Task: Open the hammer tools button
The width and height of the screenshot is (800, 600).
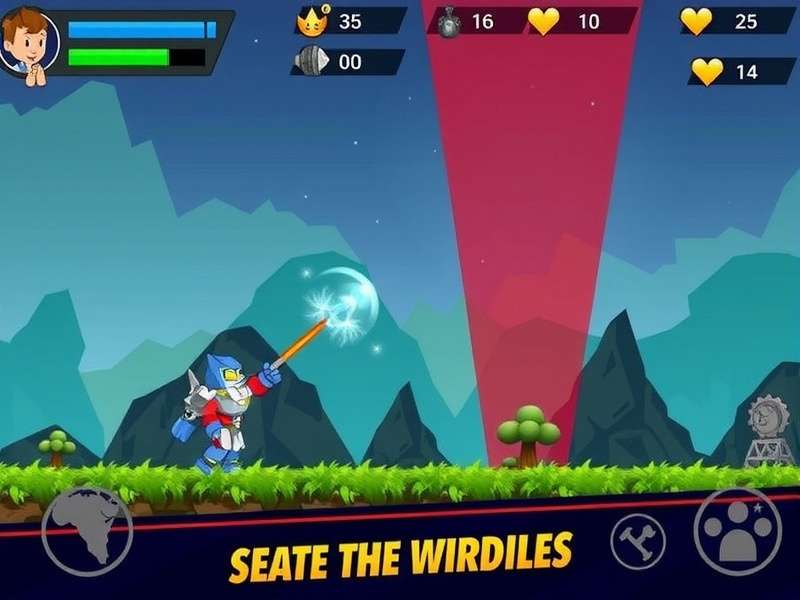Action: click(x=637, y=541)
